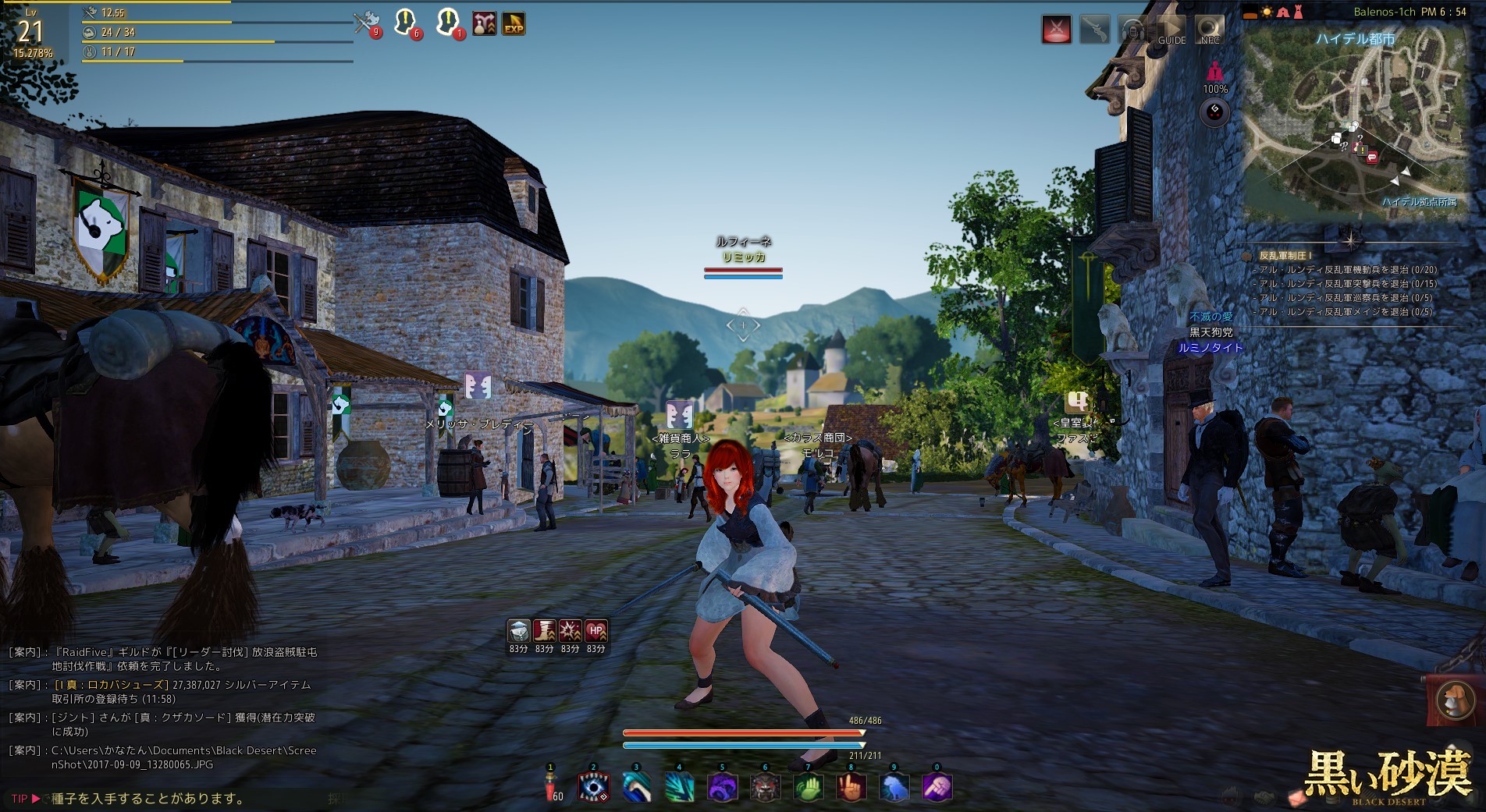Activate the red-eyed beast face skill
This screenshot has width=1486, height=812.
(x=765, y=787)
